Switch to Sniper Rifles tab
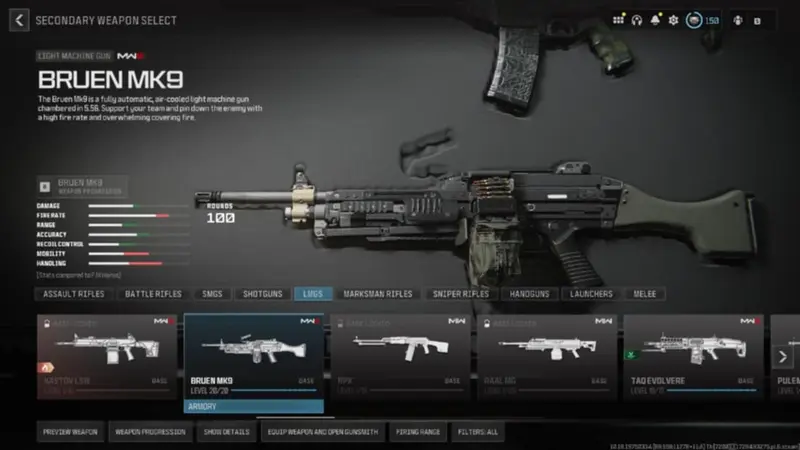The image size is (800, 450). 461,294
